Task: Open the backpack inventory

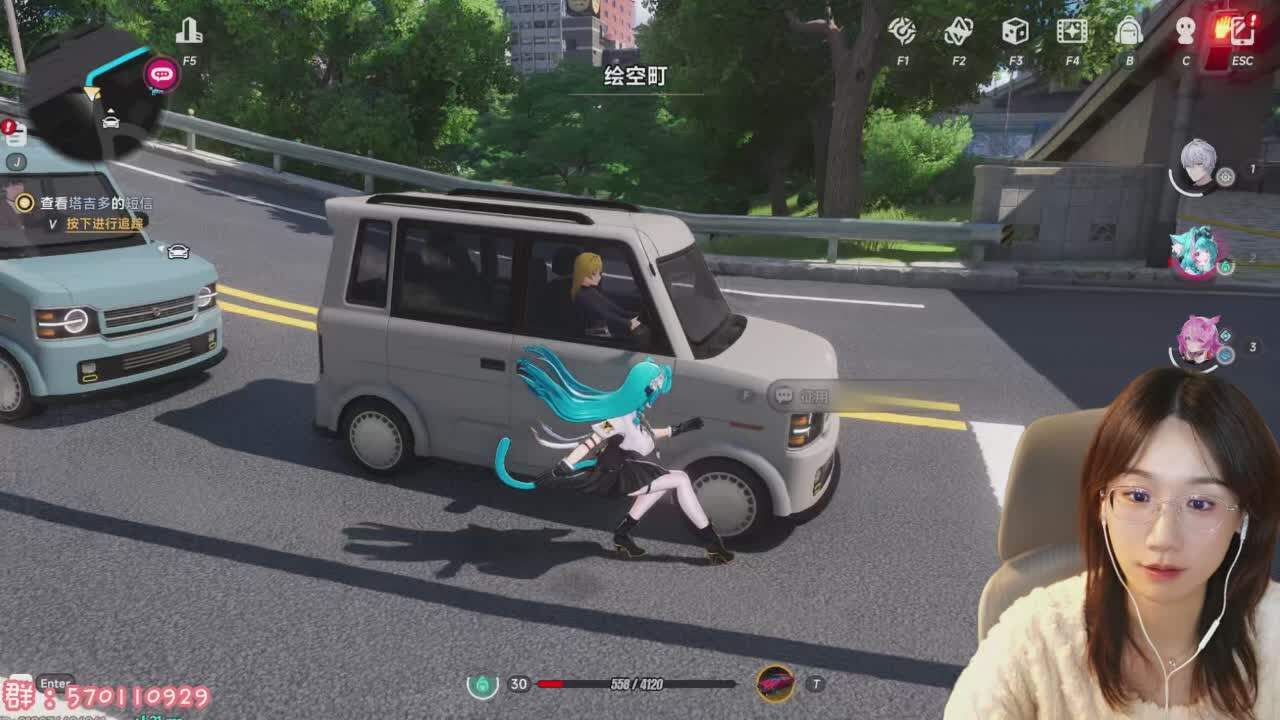Action: [x=1129, y=31]
